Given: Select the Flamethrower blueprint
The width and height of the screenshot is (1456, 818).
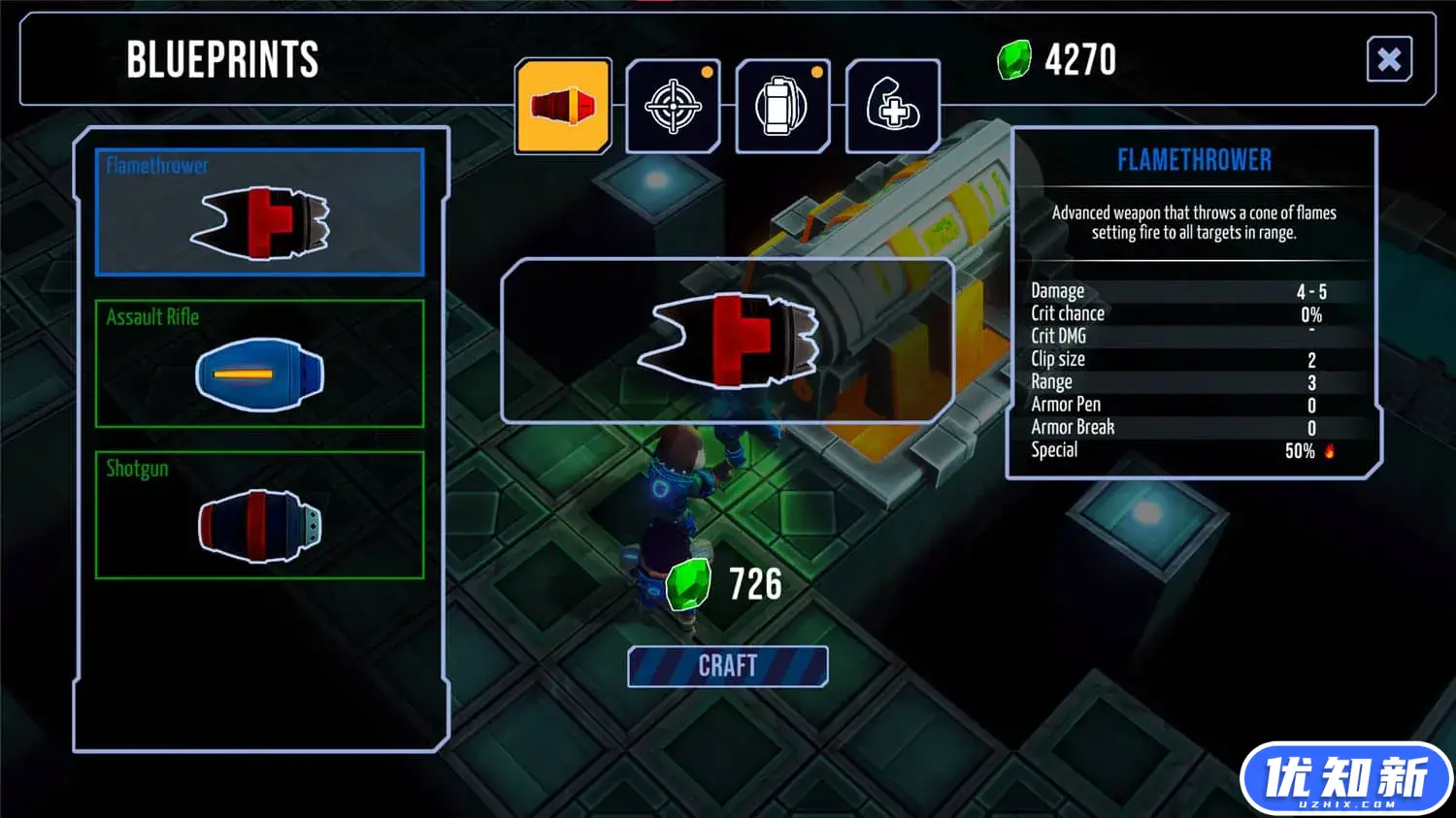Looking at the screenshot, I should coord(259,213).
